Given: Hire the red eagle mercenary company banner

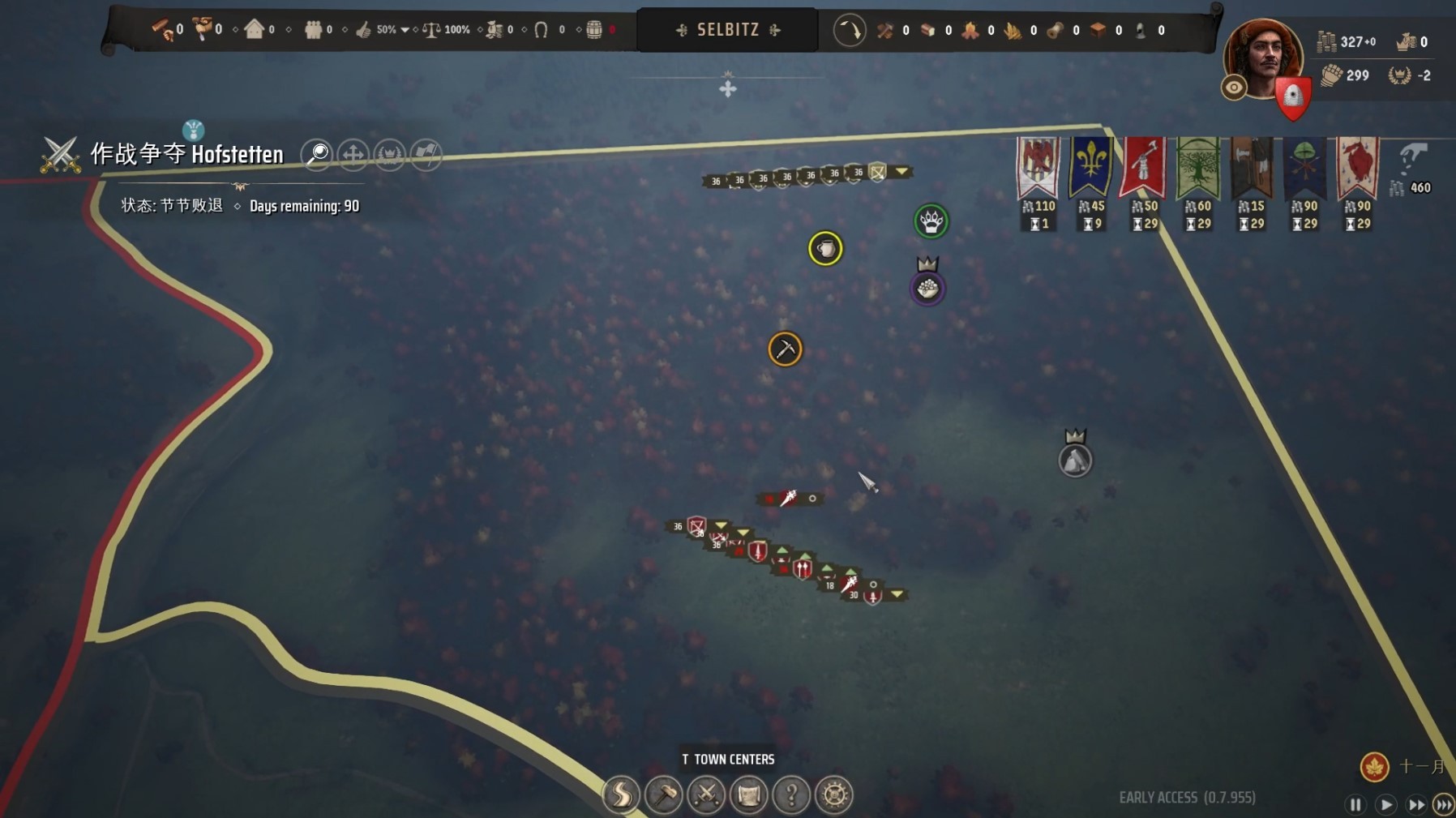Looking at the screenshot, I should pos(1038,168).
